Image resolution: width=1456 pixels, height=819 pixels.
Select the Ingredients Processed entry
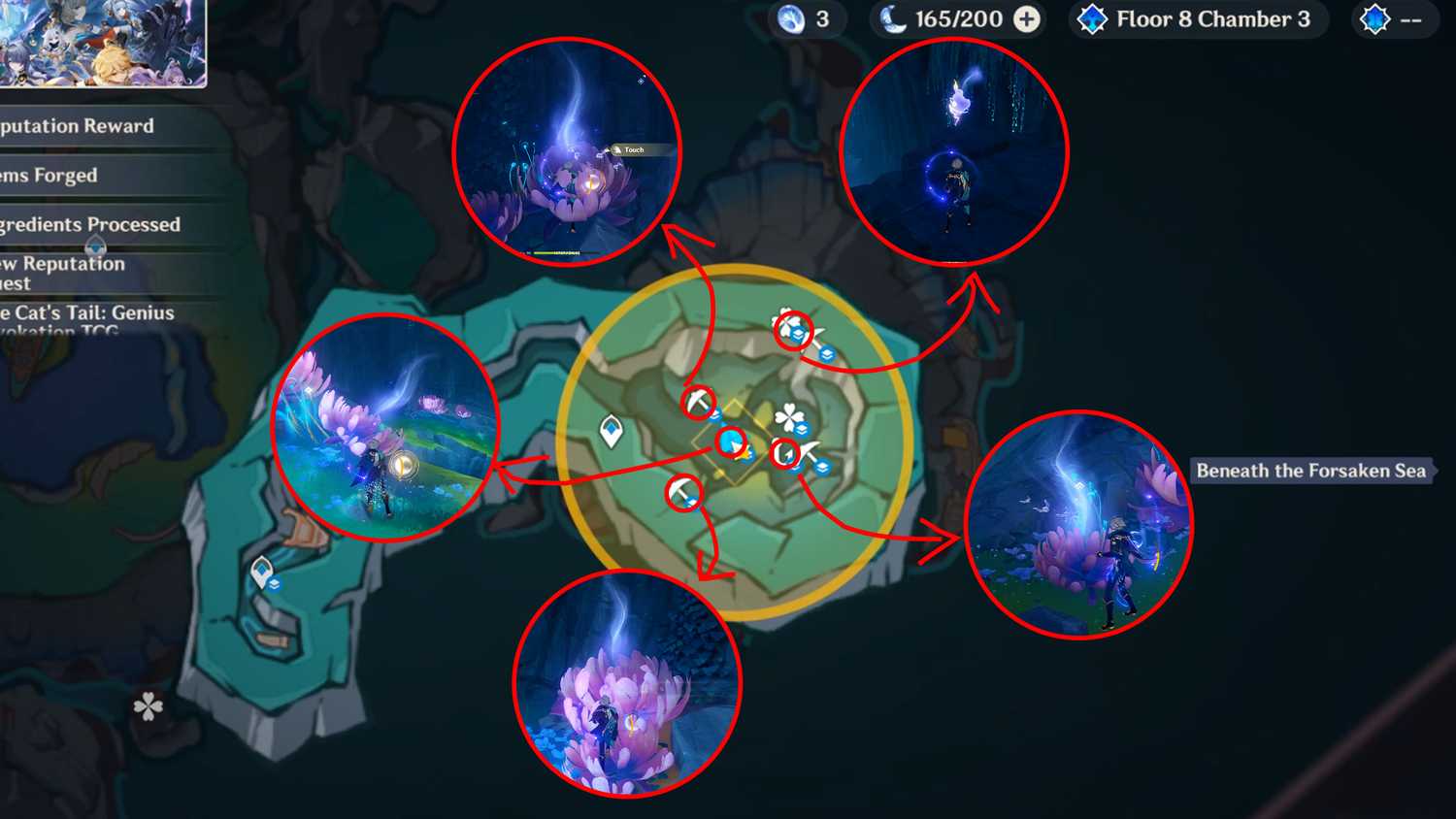[89, 224]
